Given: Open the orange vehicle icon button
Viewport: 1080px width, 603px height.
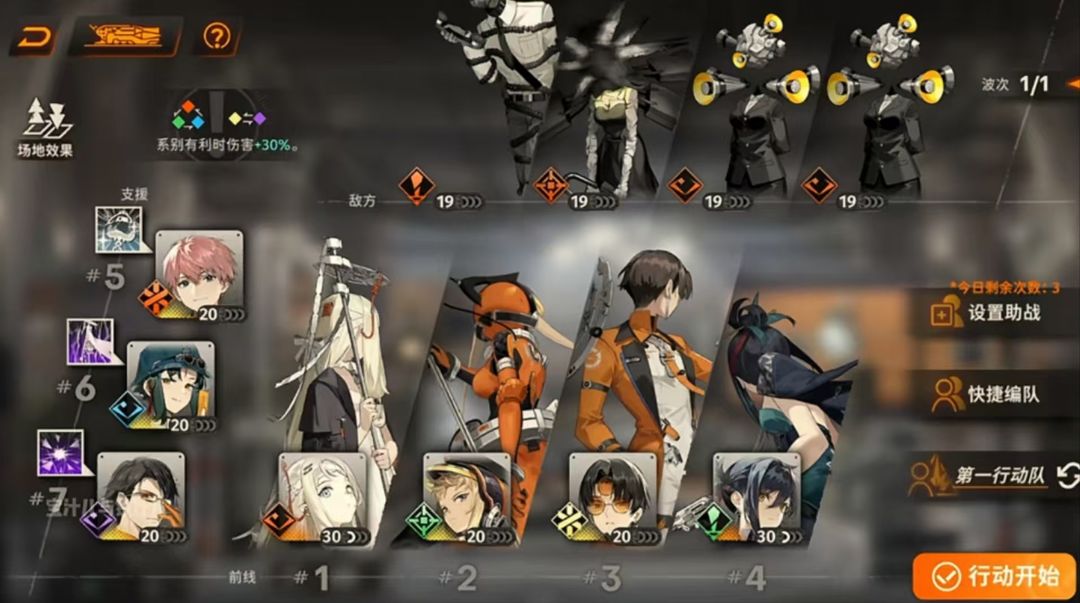Looking at the screenshot, I should tap(124, 38).
